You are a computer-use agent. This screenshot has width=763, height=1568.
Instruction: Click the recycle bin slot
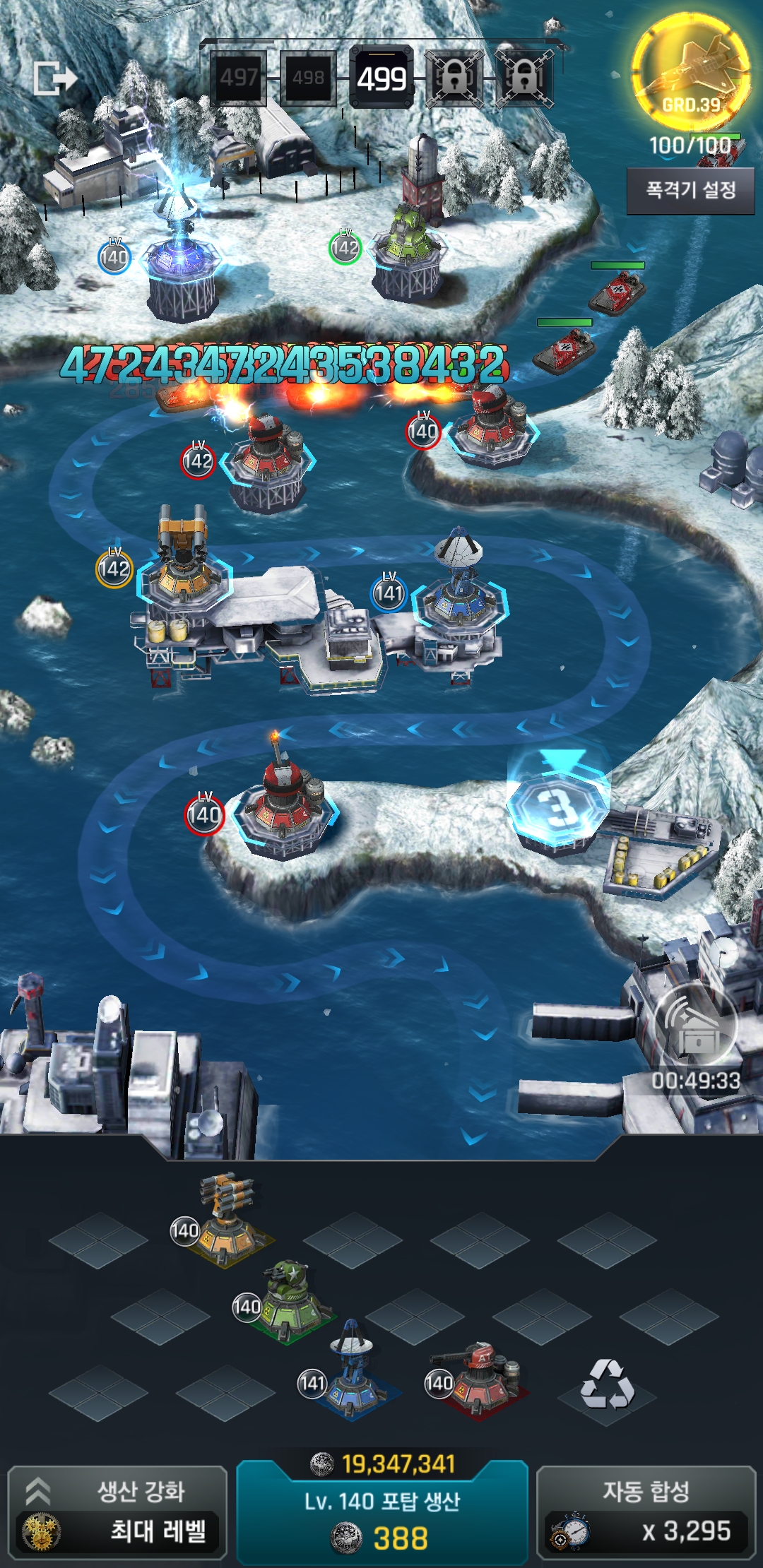click(608, 1384)
